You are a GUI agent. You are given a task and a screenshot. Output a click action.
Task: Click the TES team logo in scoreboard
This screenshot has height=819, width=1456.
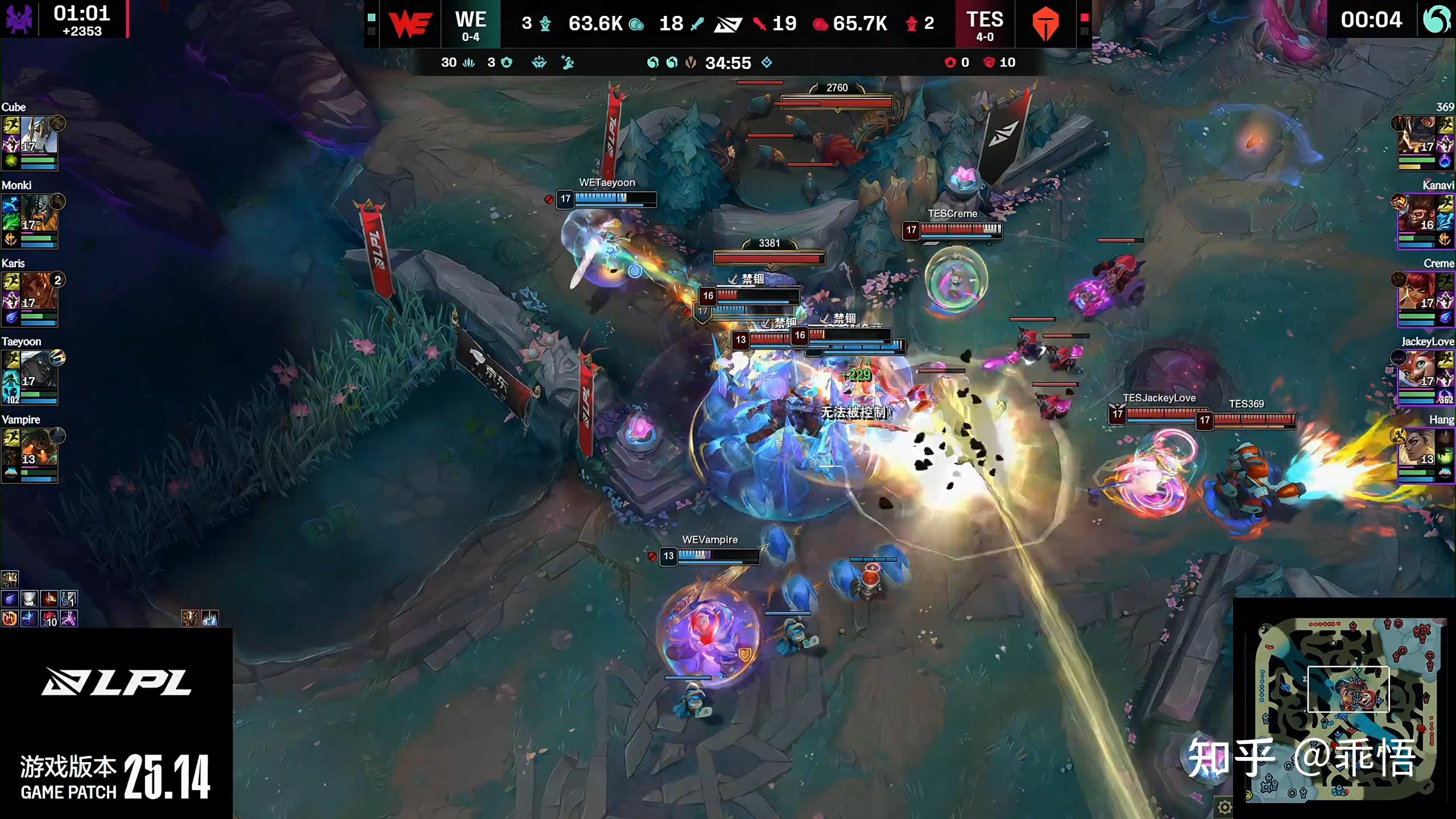[x=1045, y=24]
